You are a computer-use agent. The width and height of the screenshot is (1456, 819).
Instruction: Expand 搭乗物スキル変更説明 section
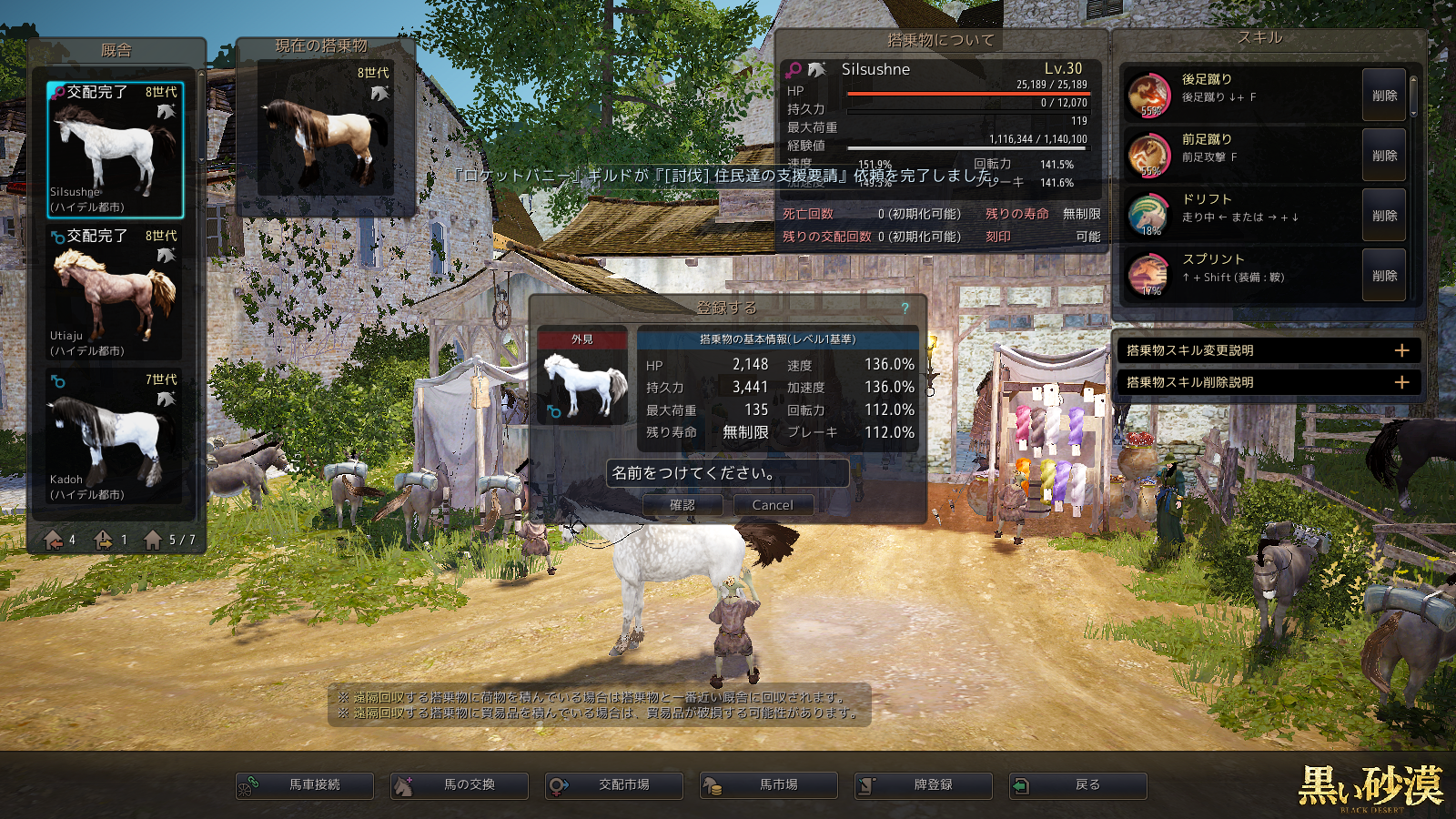coord(1401,350)
